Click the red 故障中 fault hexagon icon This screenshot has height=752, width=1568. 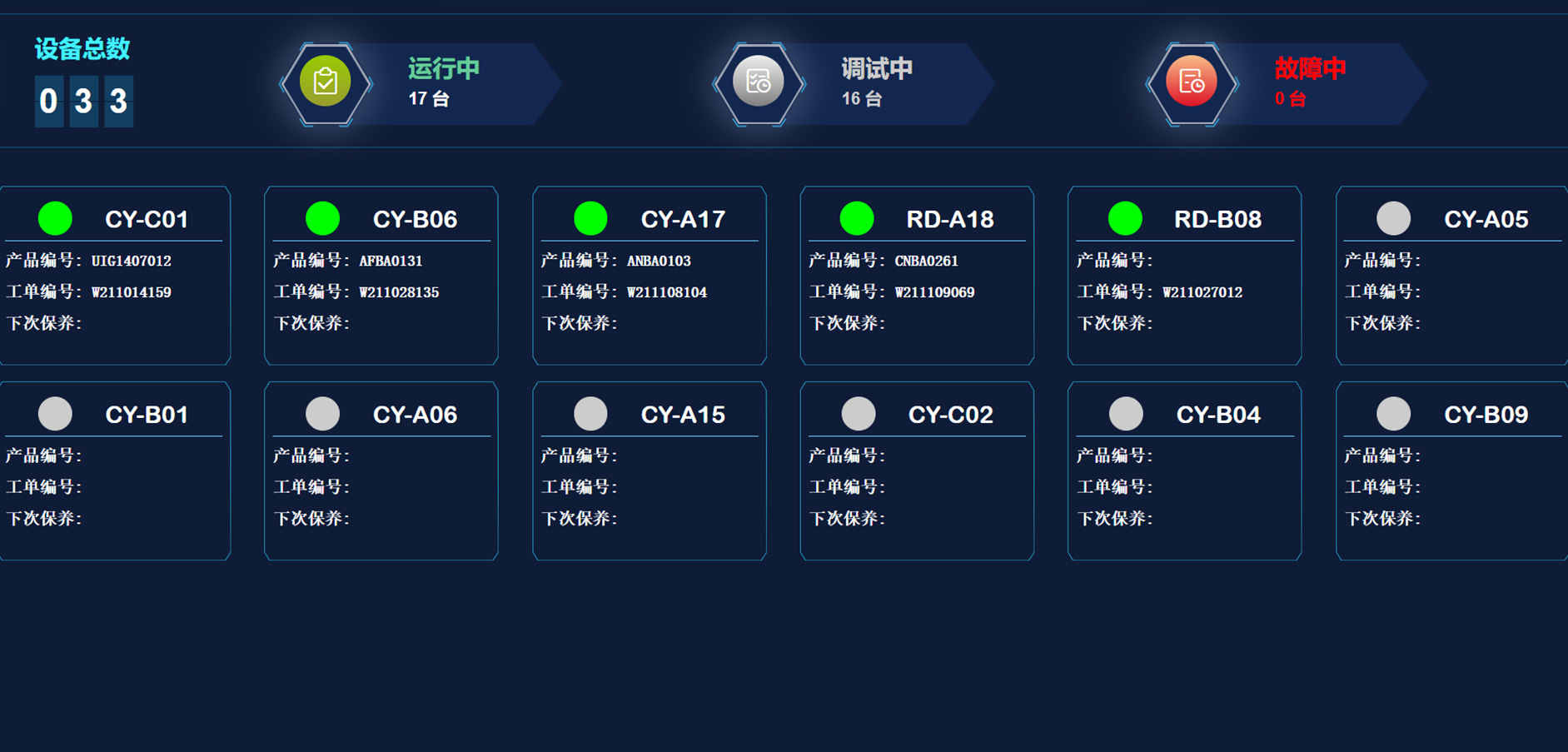[1191, 83]
